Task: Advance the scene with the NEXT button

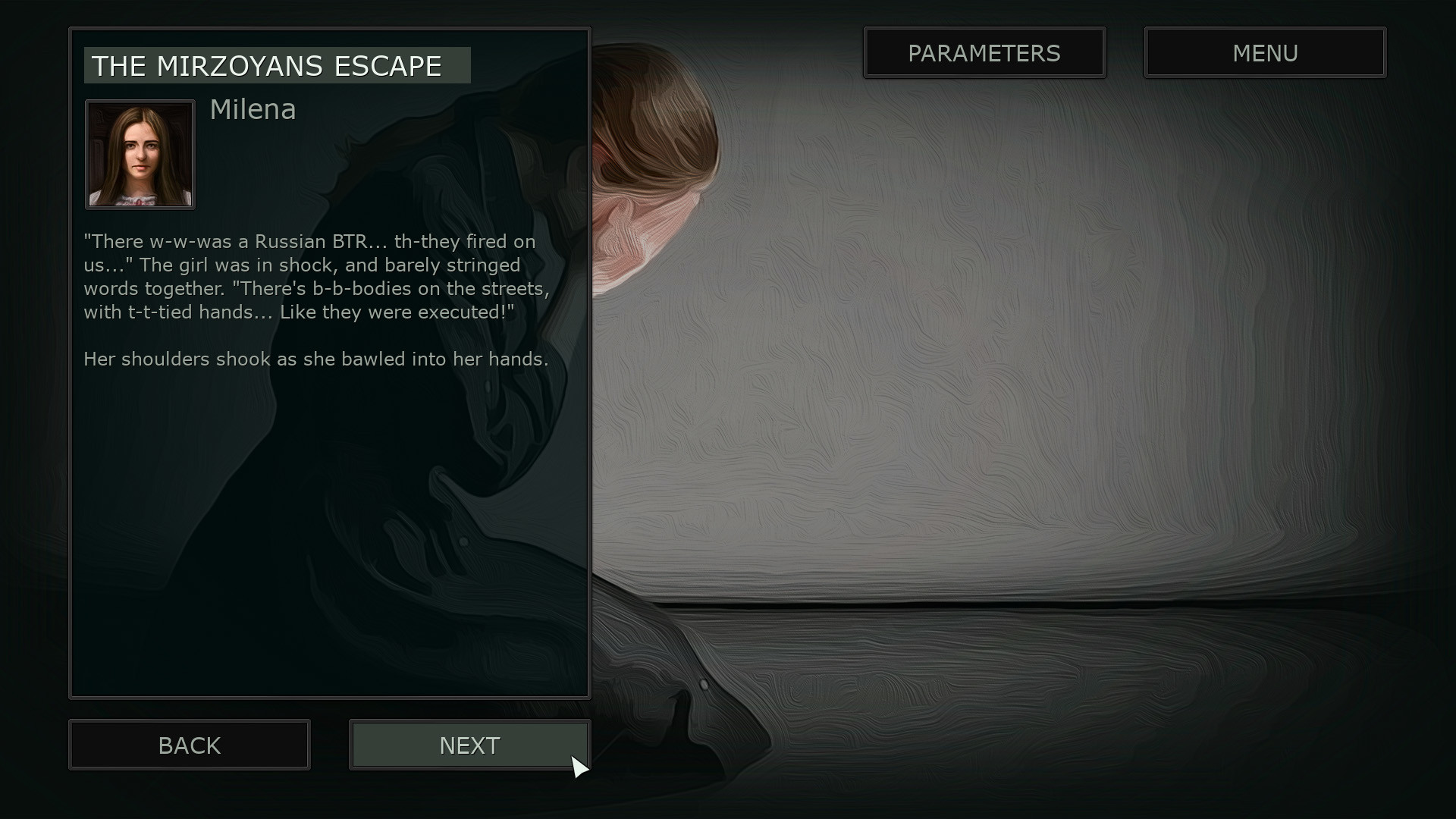Action: tap(469, 745)
